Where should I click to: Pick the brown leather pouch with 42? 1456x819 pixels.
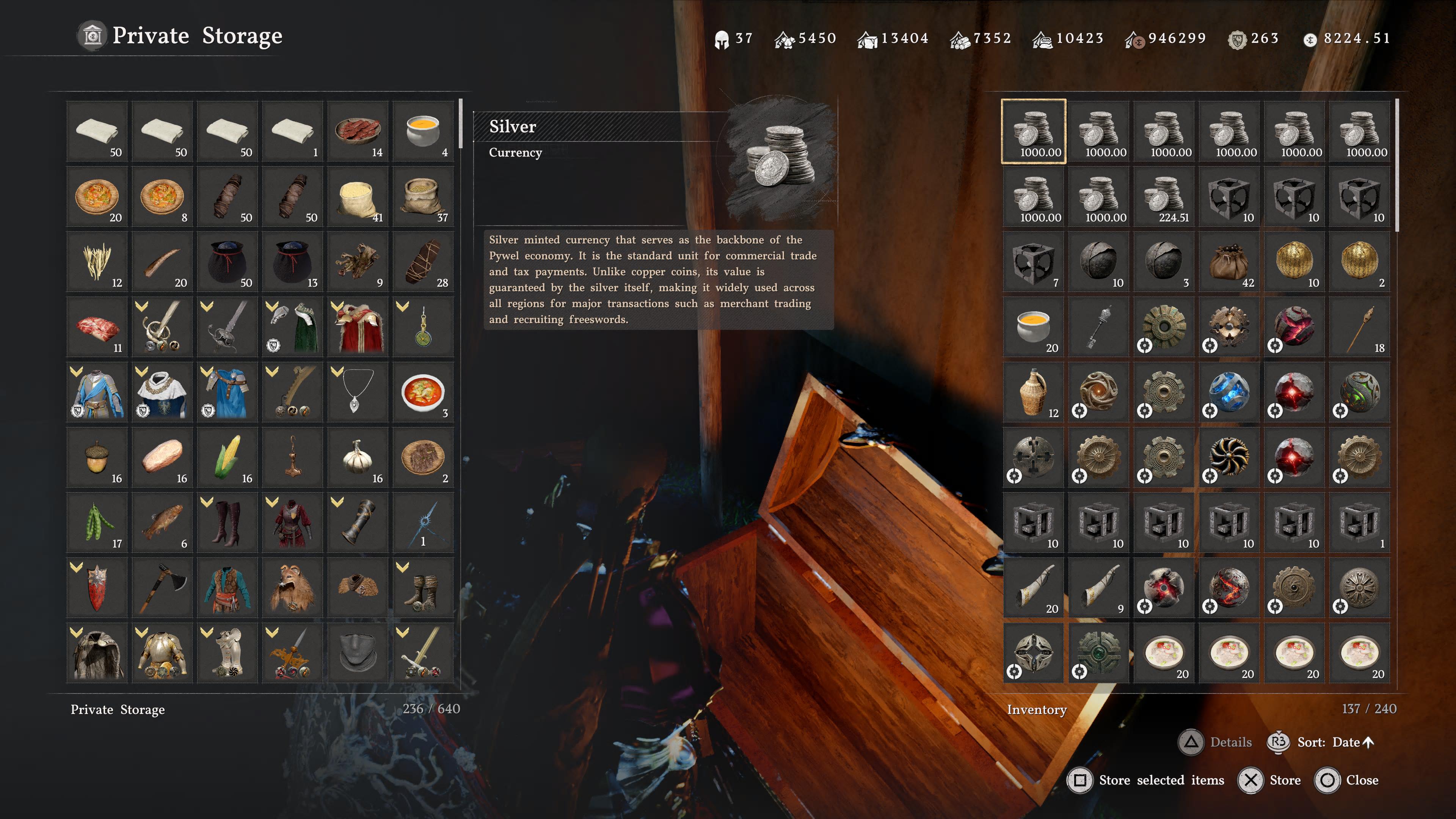coord(1229,262)
